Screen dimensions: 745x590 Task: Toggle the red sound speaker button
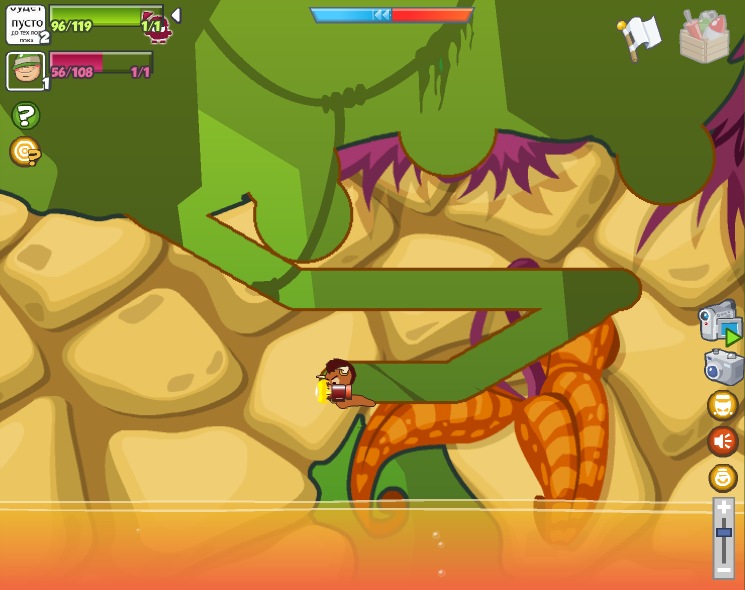(722, 441)
